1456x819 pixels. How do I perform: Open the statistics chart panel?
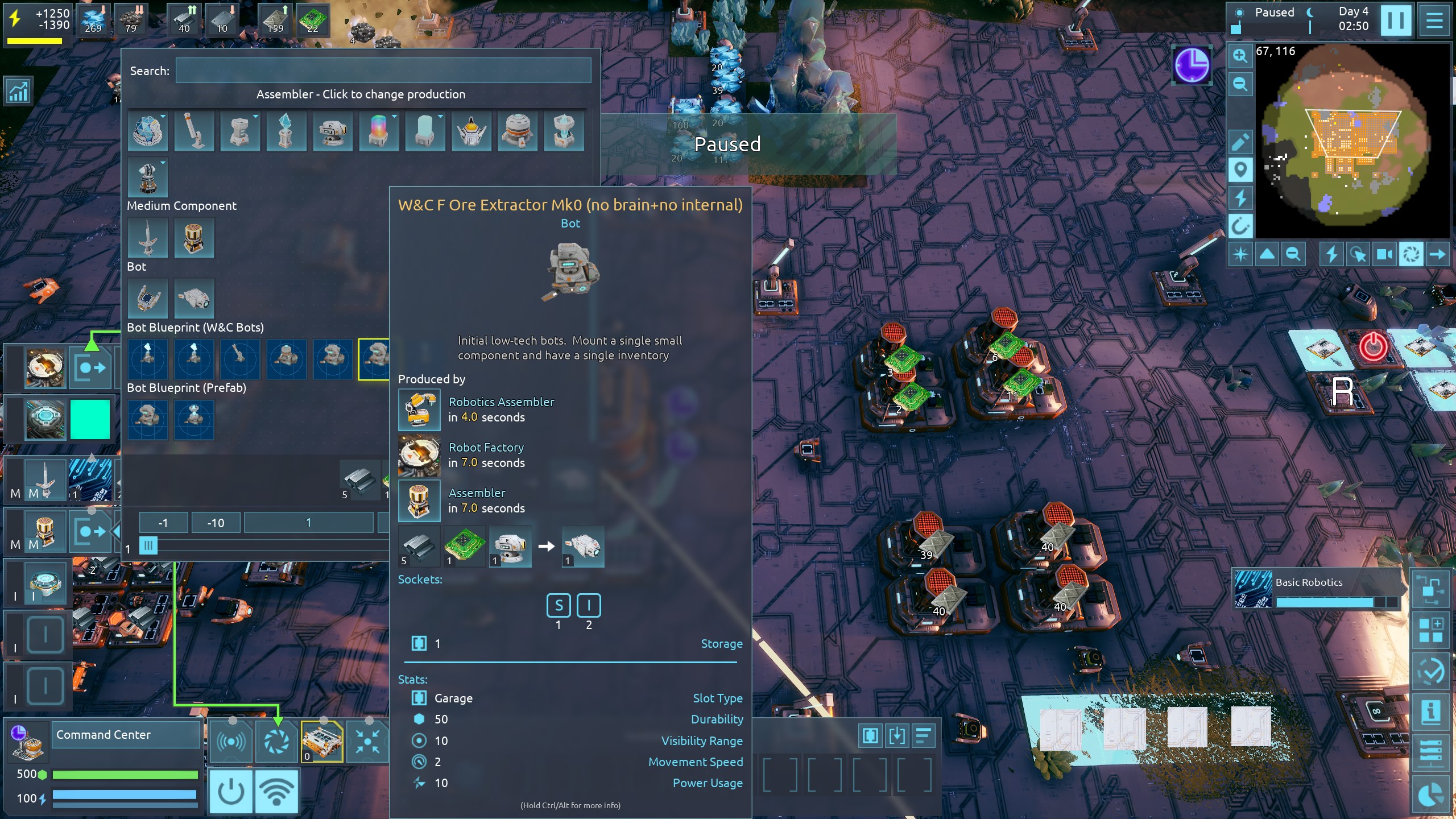[18, 91]
